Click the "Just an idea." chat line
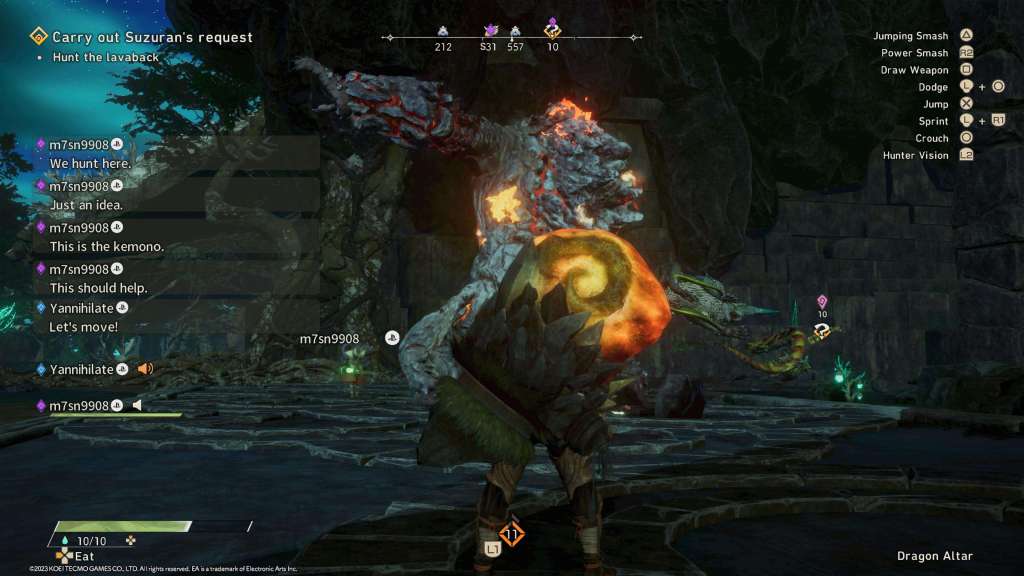Image resolution: width=1024 pixels, height=576 pixels. [86, 205]
